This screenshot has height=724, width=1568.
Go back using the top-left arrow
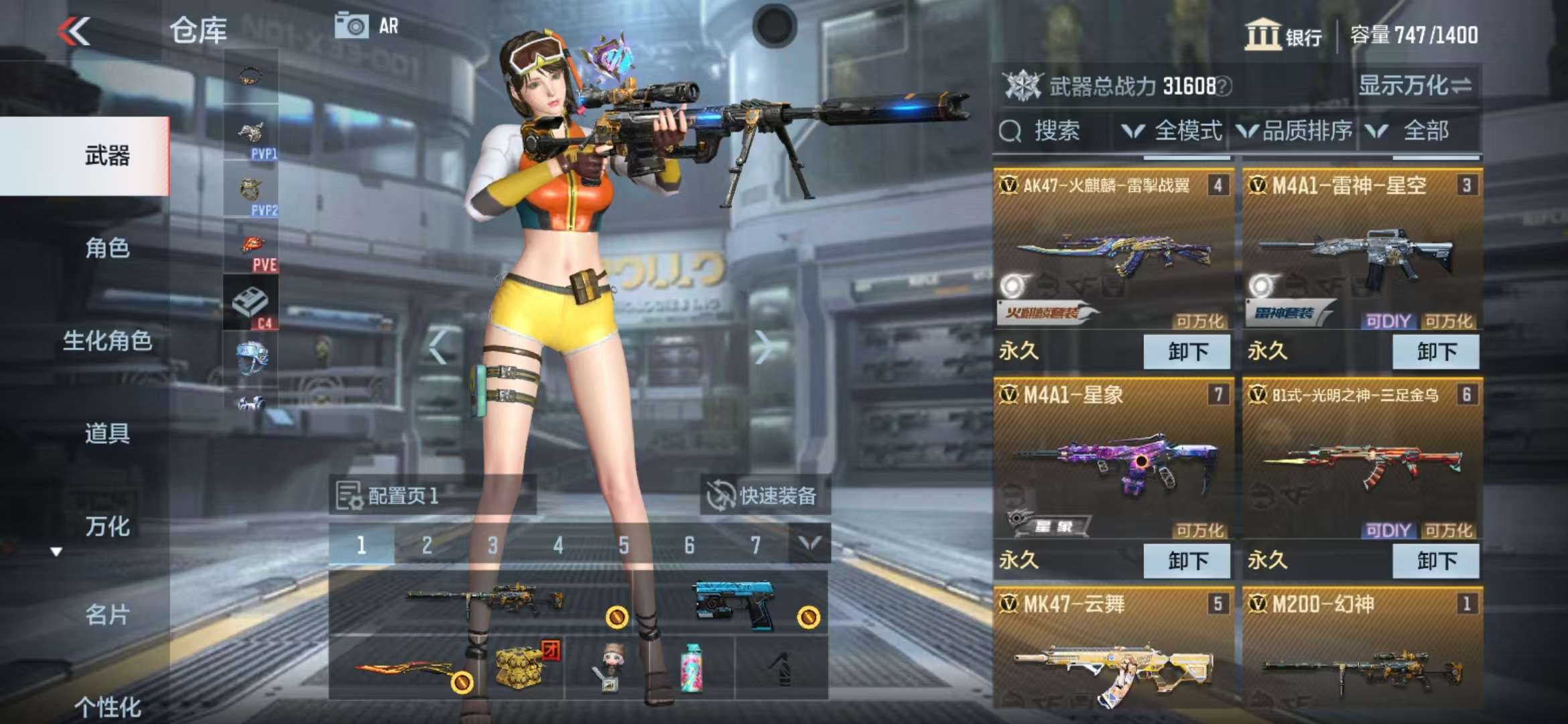(x=74, y=32)
